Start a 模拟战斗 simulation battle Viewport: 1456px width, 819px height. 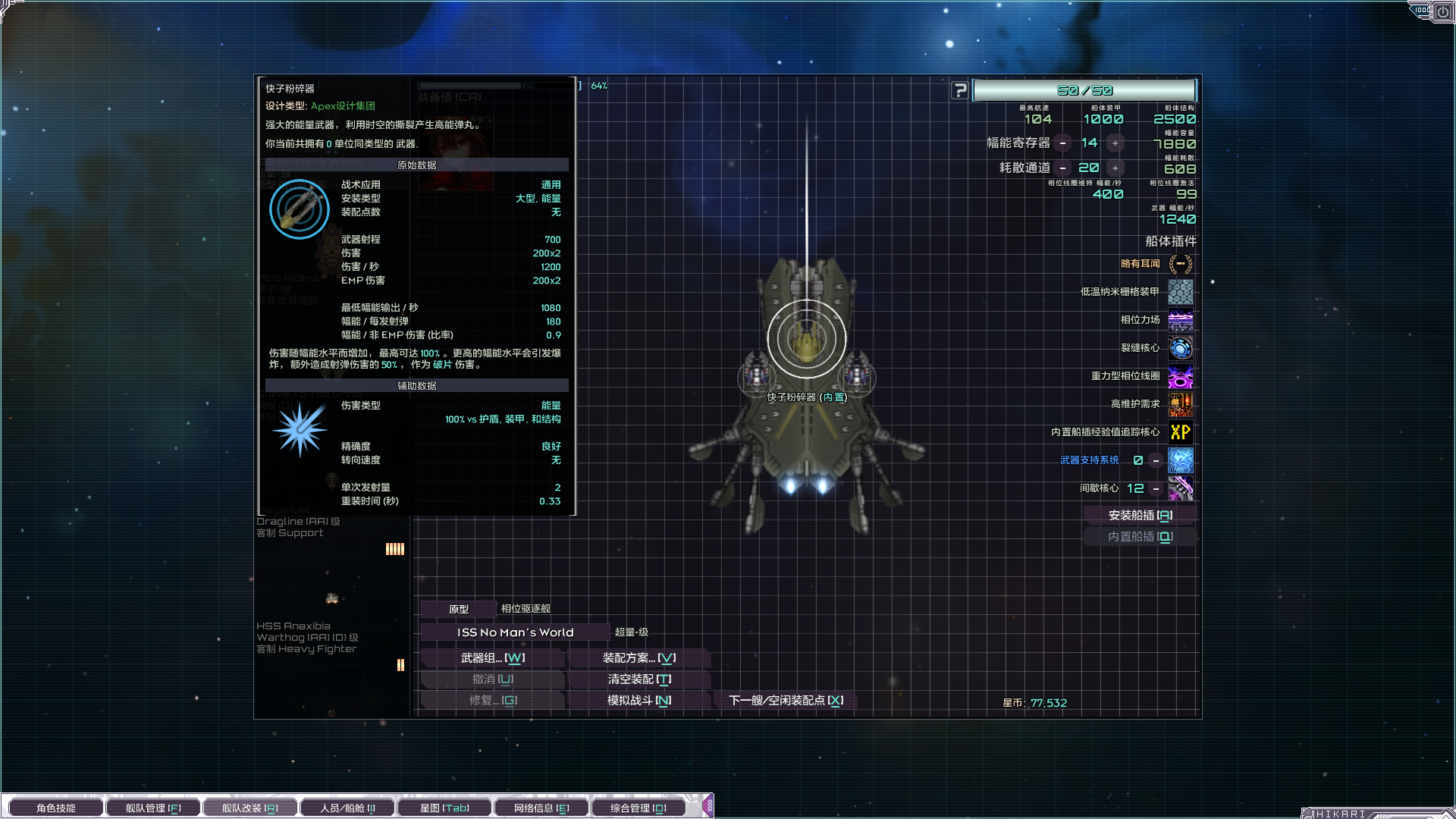click(x=639, y=701)
